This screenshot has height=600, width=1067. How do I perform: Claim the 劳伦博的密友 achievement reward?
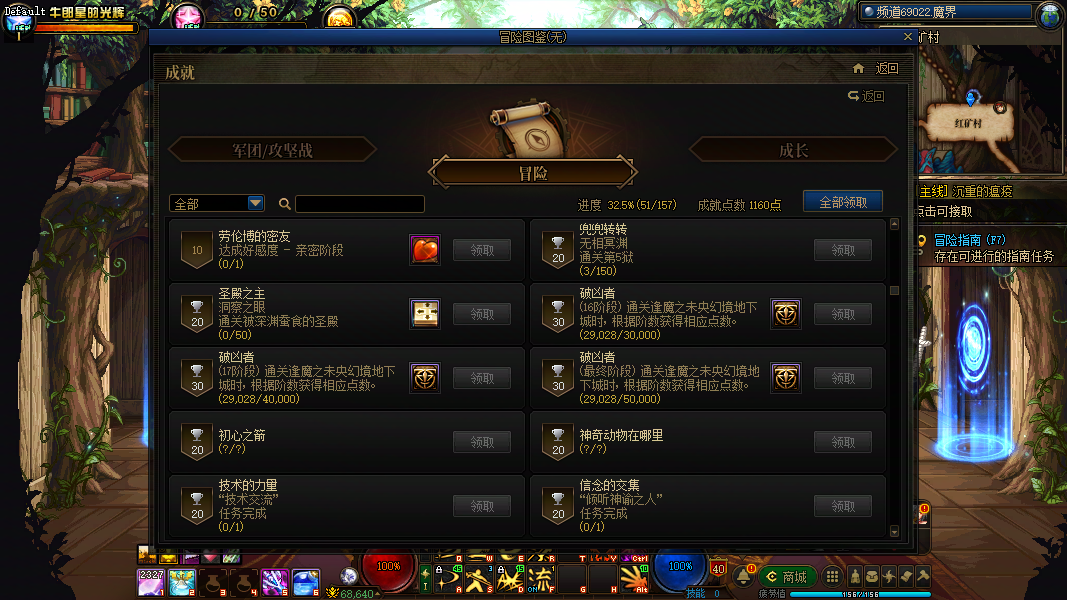483,250
